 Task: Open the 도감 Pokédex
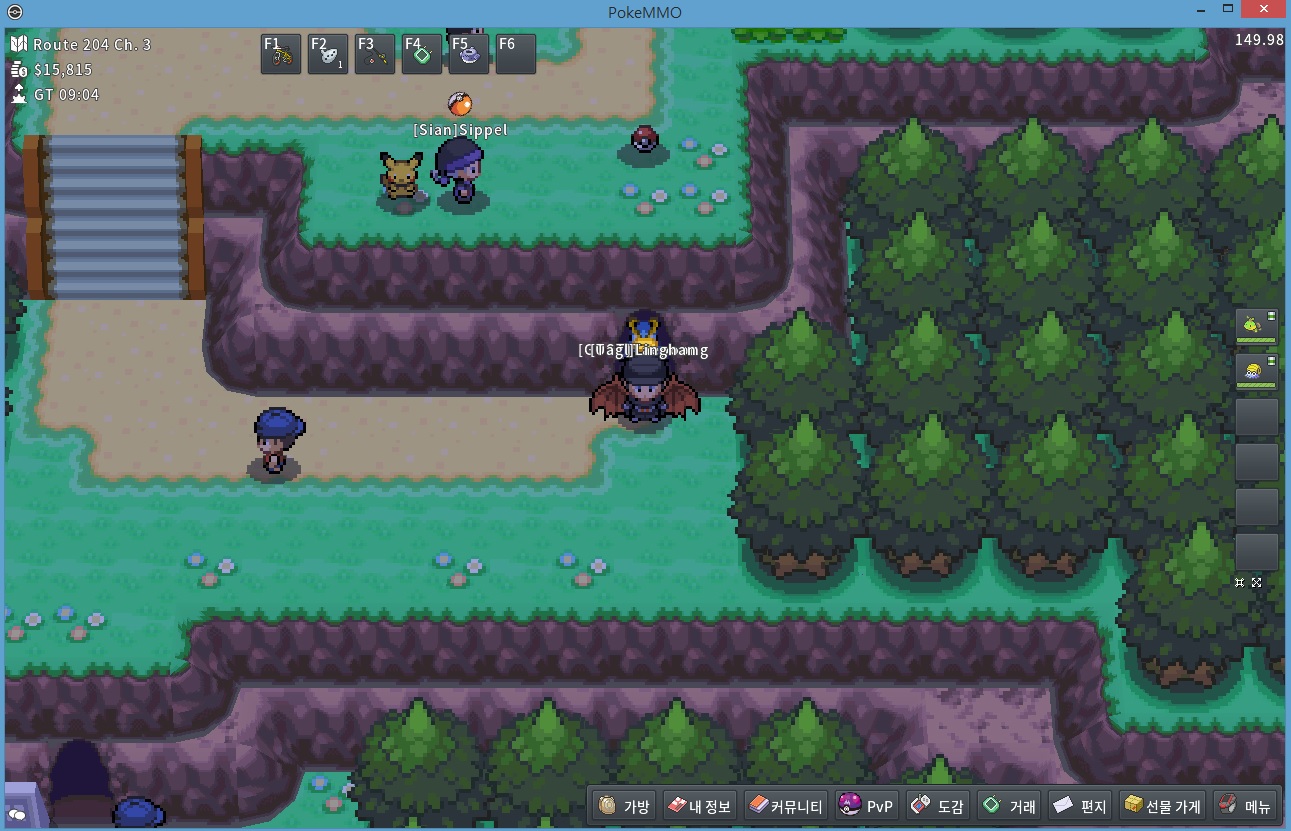[938, 806]
